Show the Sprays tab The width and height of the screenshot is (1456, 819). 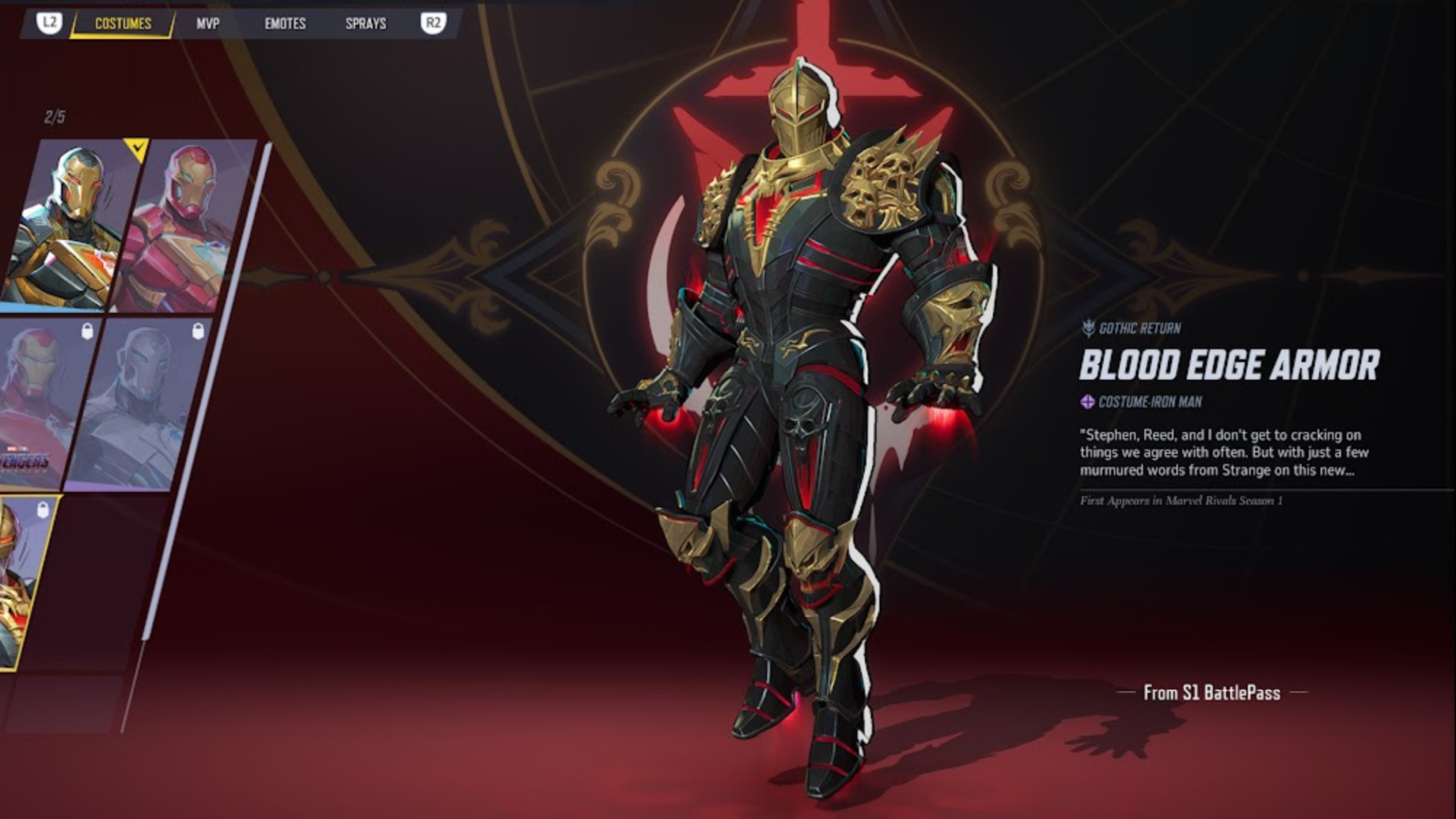(x=365, y=24)
